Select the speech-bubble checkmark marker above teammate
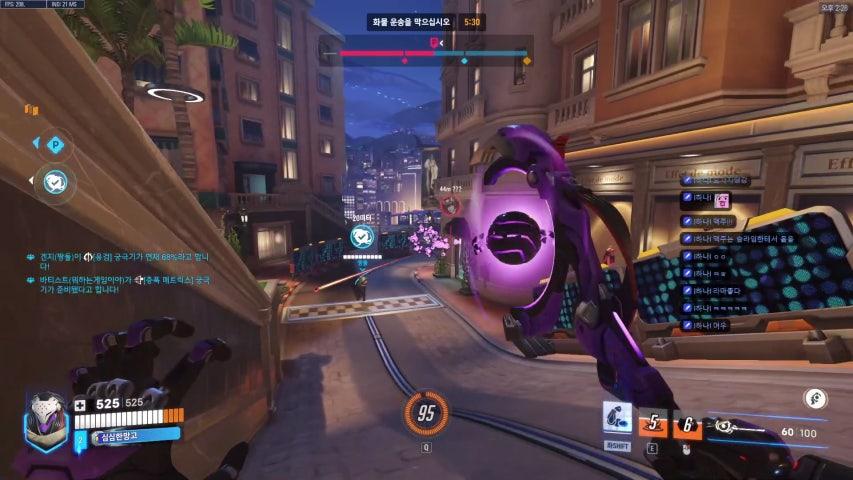The width and height of the screenshot is (853, 480). [x=362, y=237]
